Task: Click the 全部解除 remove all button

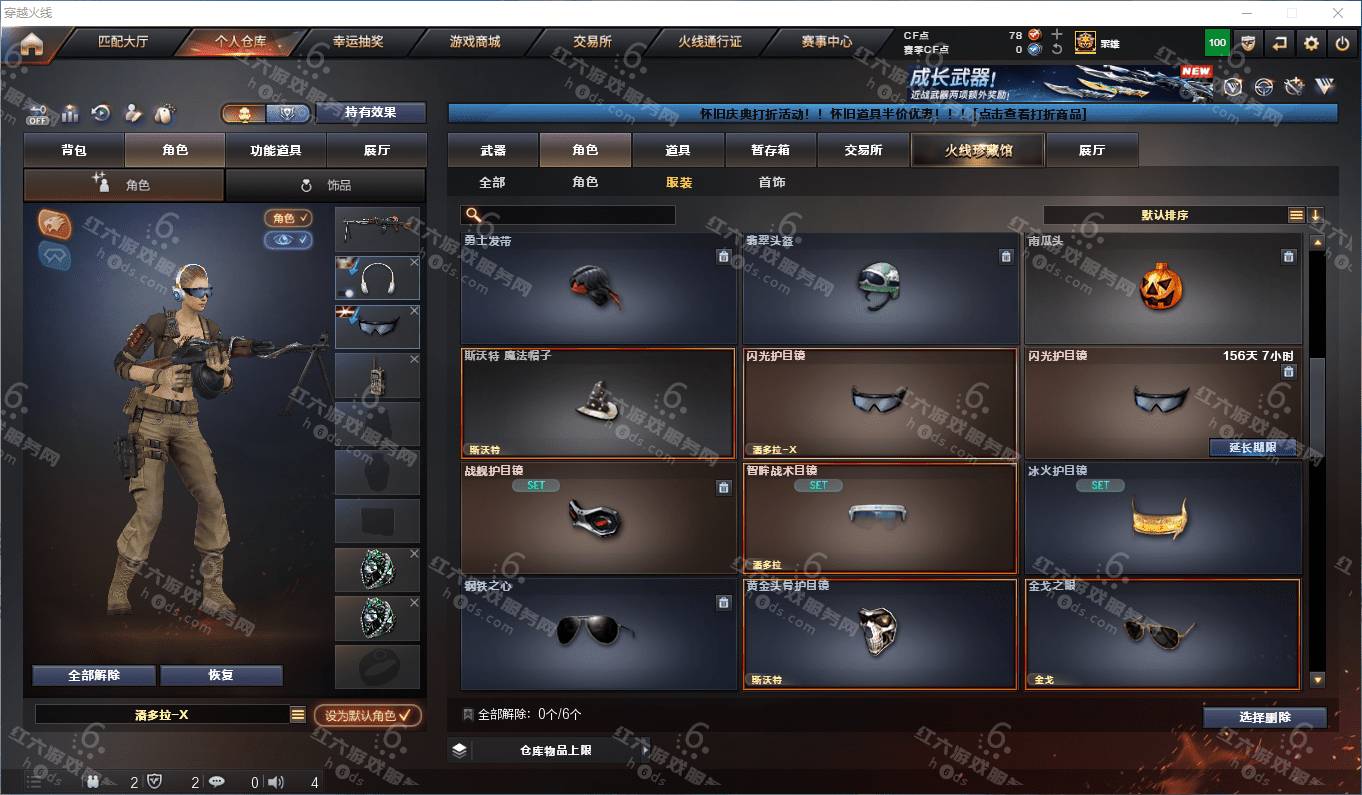Action: (94, 675)
